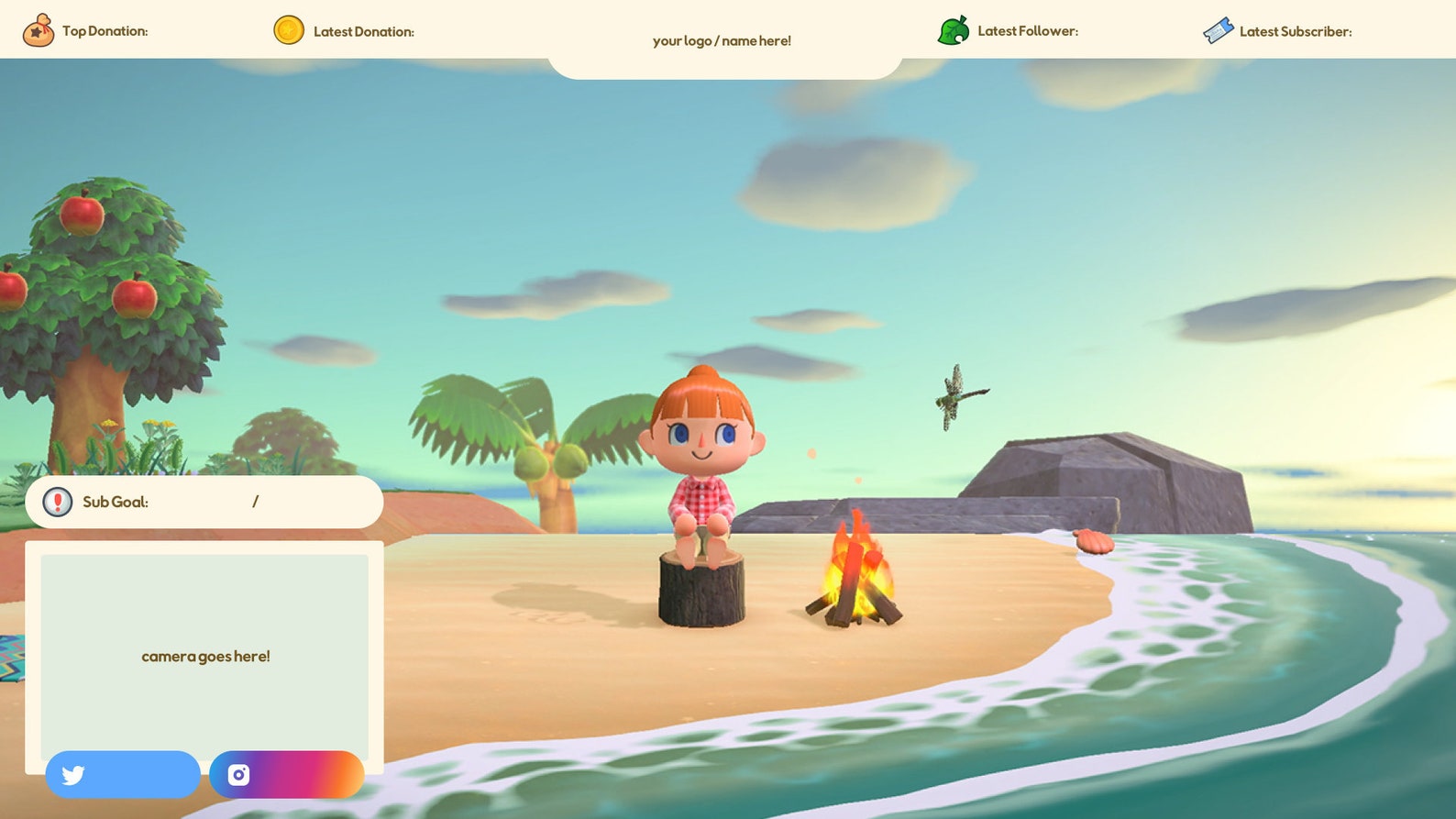Select the Latest Follower text label
The image size is (1456, 819).
(x=1028, y=30)
